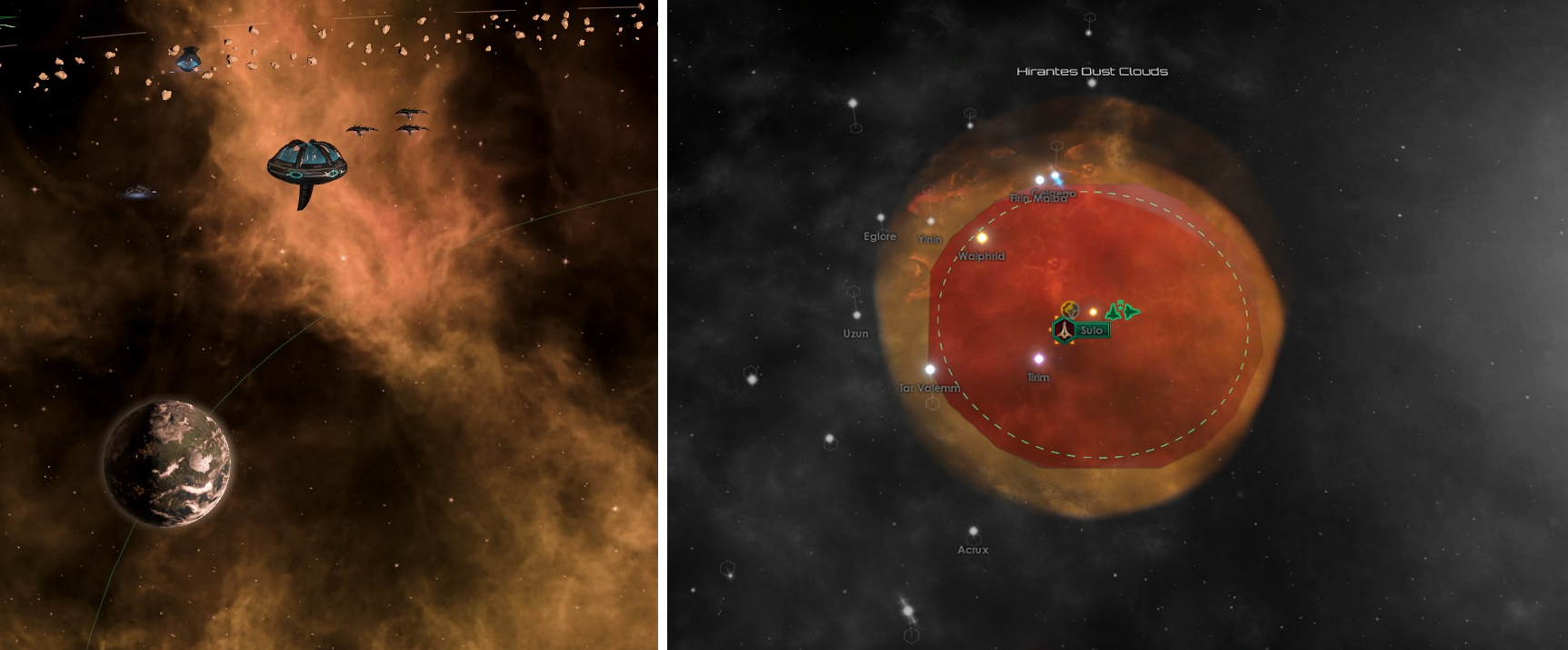Screen dimensions: 1568x650
Task: Click the empire capital hexagon icon by Sulo
Action: click(x=1064, y=330)
